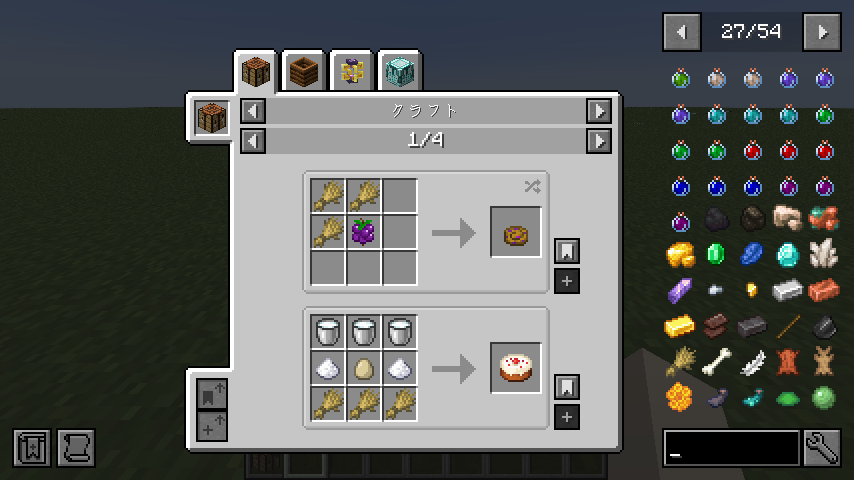The width and height of the screenshot is (854, 480).
Task: Click the cake output slot
Action: point(516,368)
